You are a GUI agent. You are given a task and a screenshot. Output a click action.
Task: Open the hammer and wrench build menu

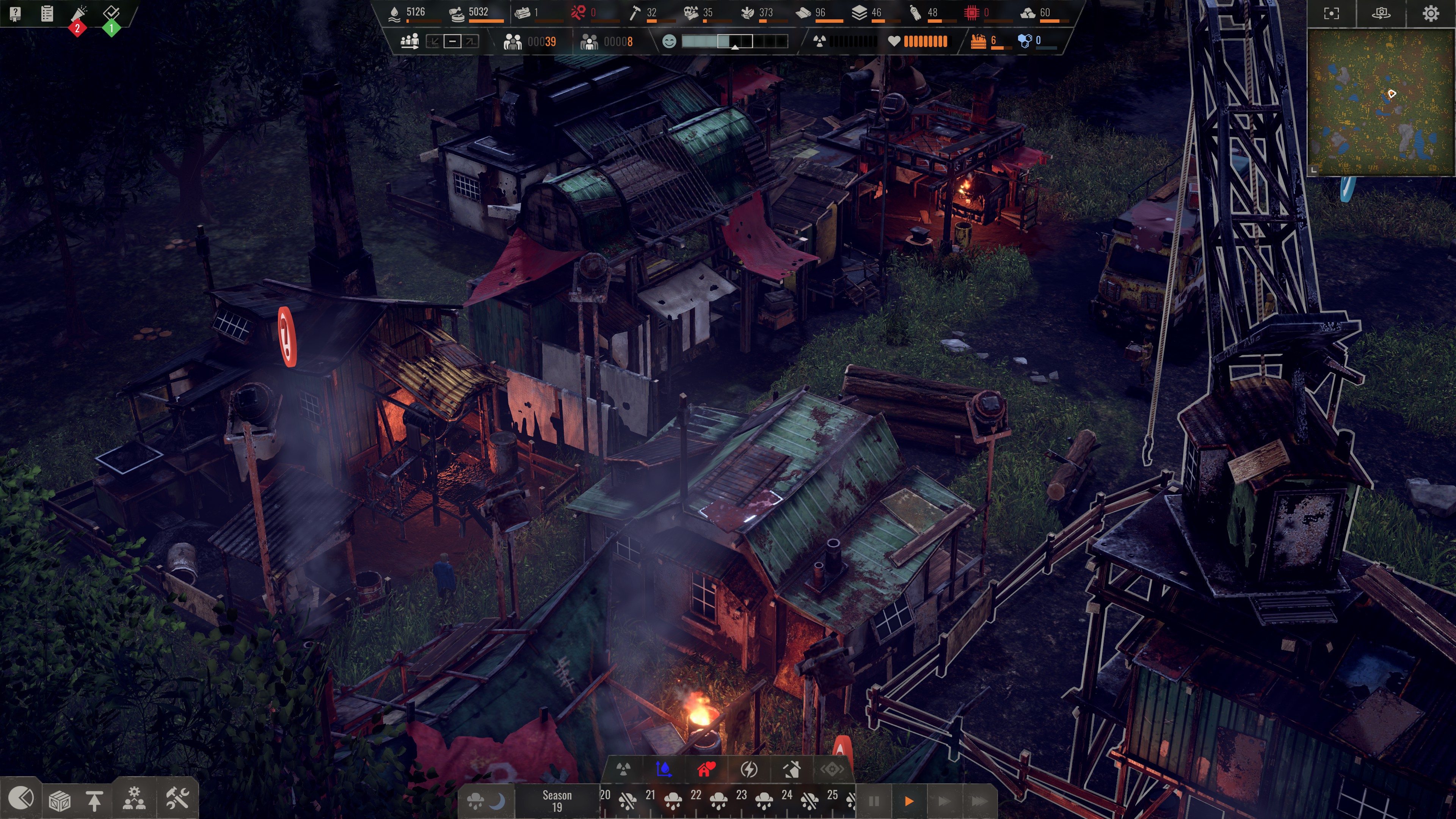click(177, 799)
